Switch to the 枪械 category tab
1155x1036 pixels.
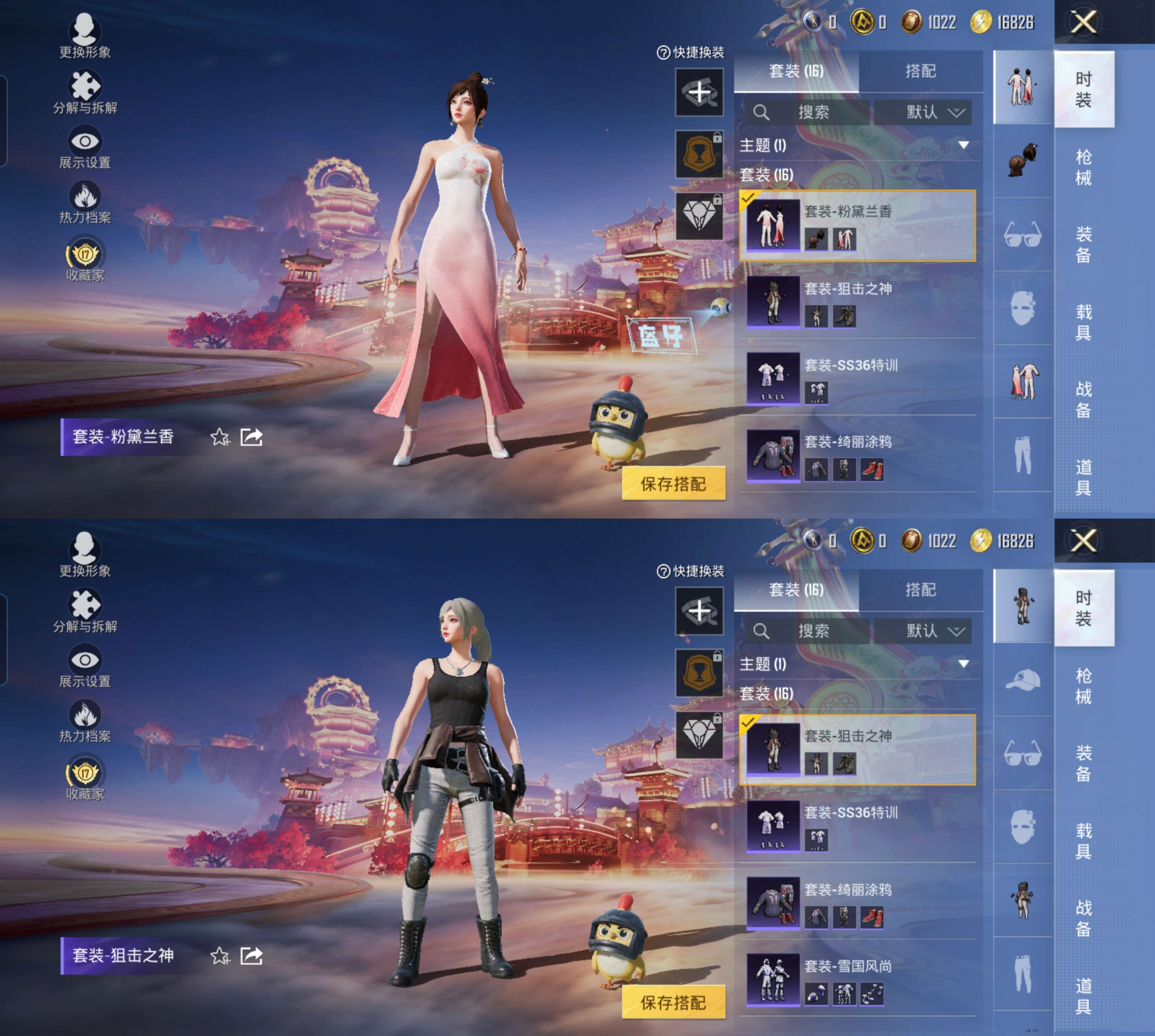(x=1085, y=167)
